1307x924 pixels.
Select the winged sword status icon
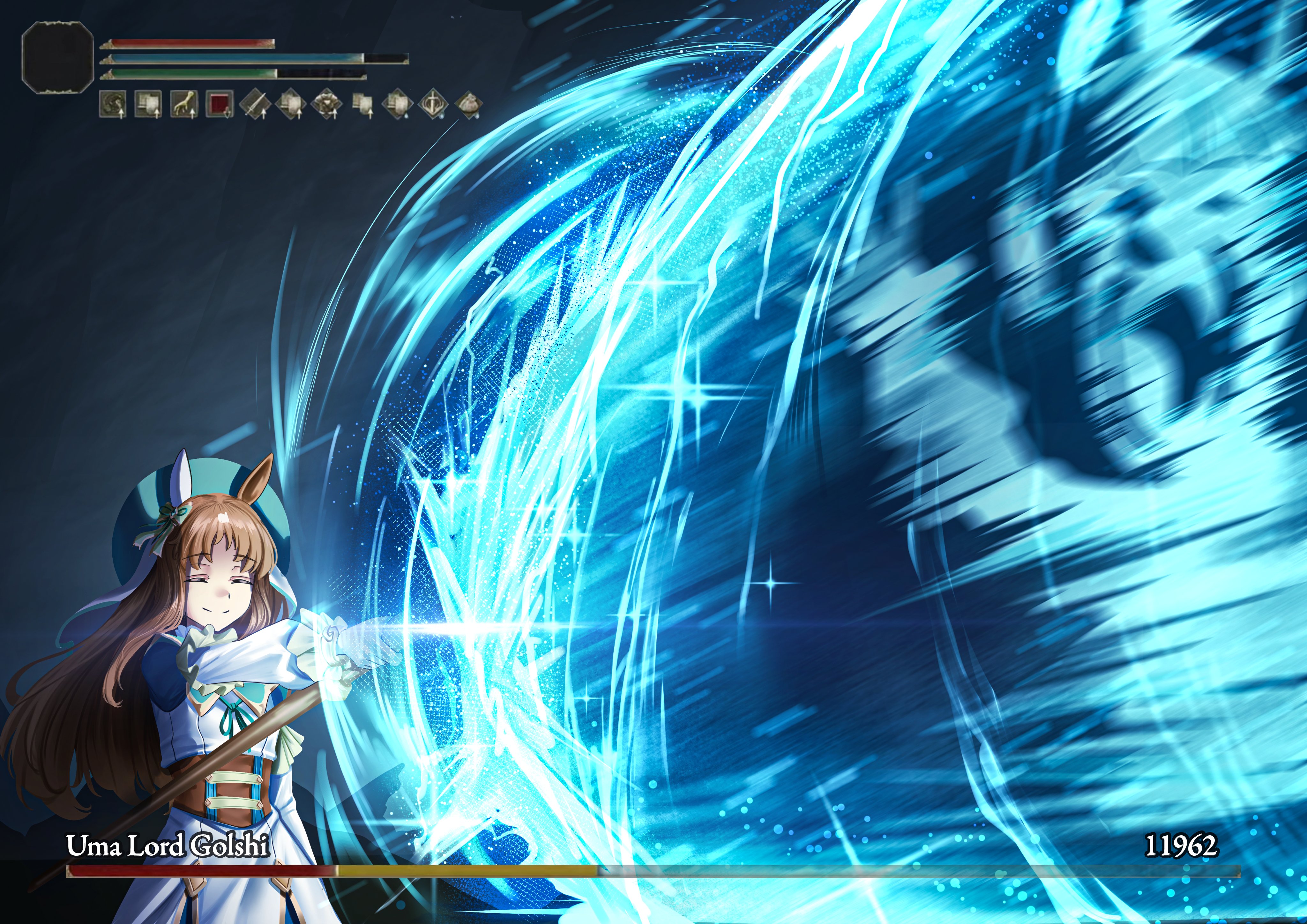coord(434,104)
